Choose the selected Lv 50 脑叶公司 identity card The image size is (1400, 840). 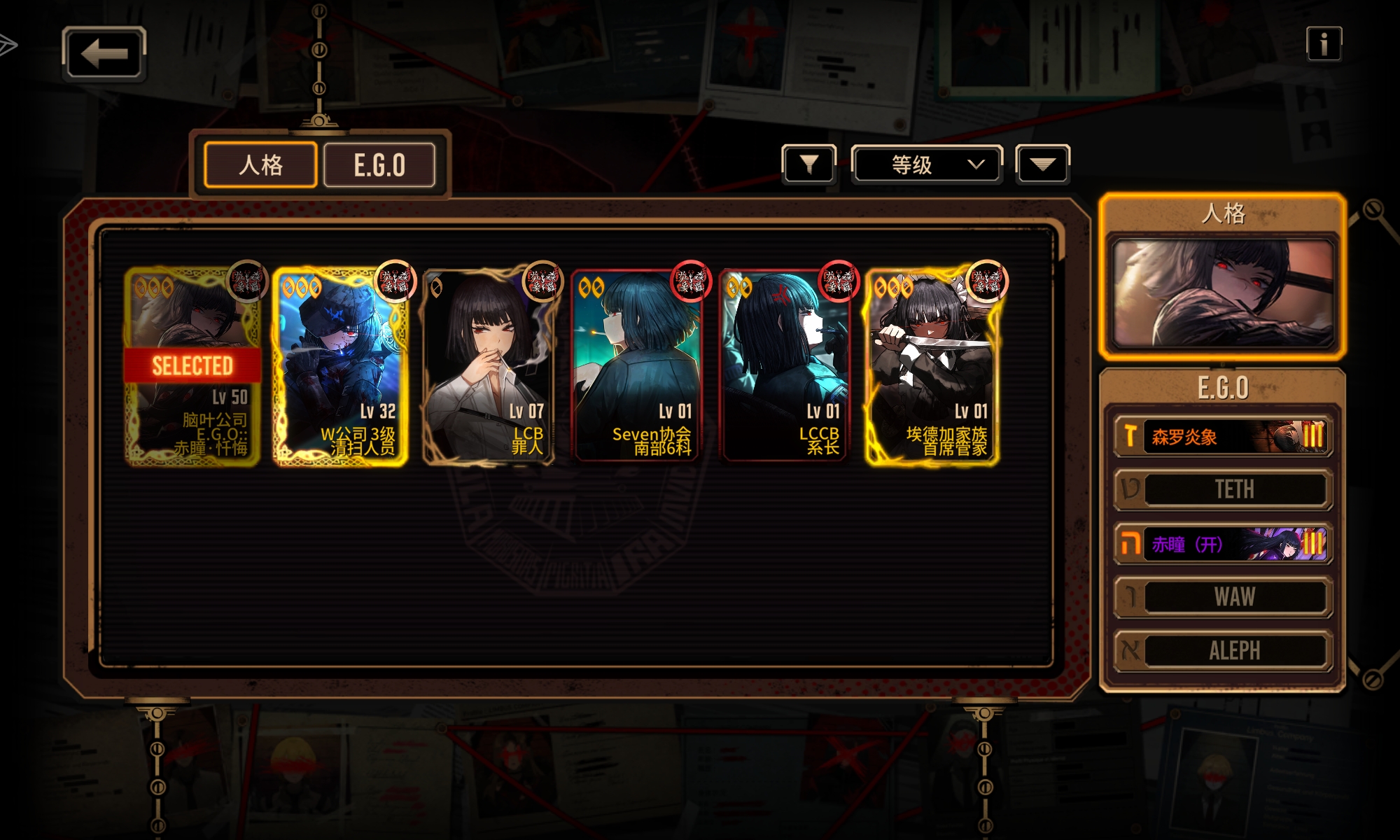click(x=192, y=366)
